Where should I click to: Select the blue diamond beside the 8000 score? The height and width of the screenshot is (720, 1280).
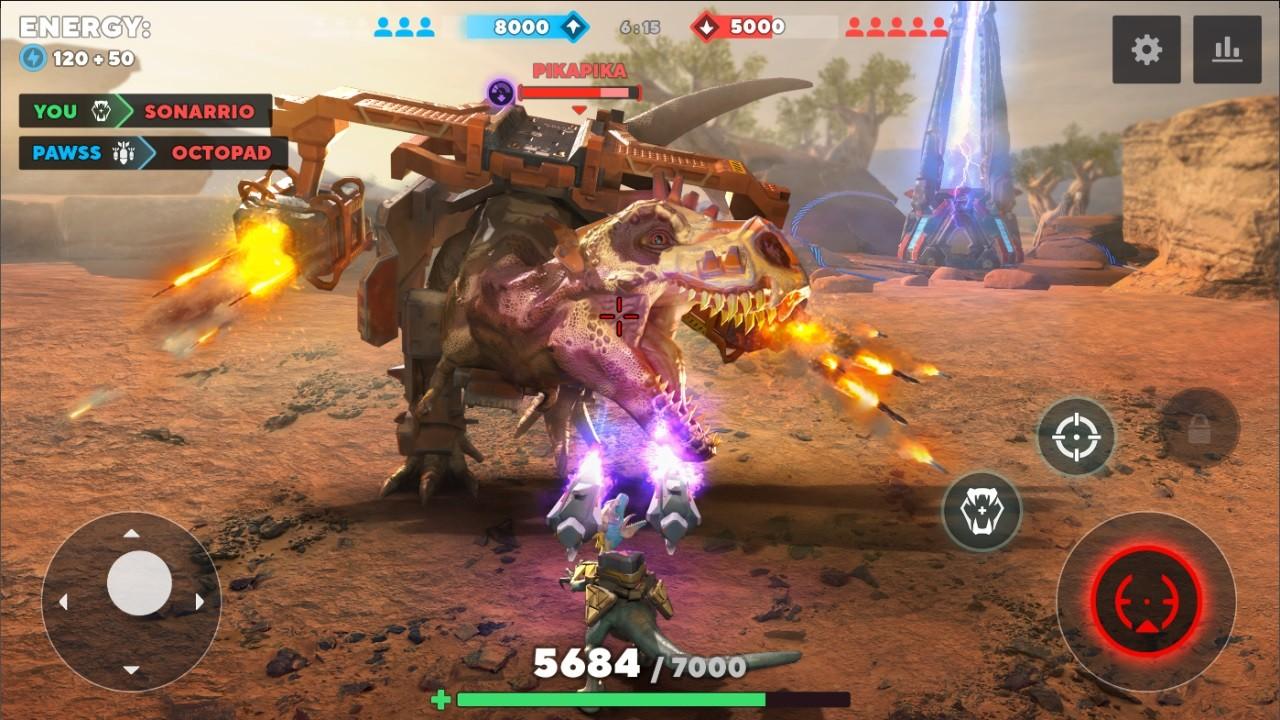(571, 25)
